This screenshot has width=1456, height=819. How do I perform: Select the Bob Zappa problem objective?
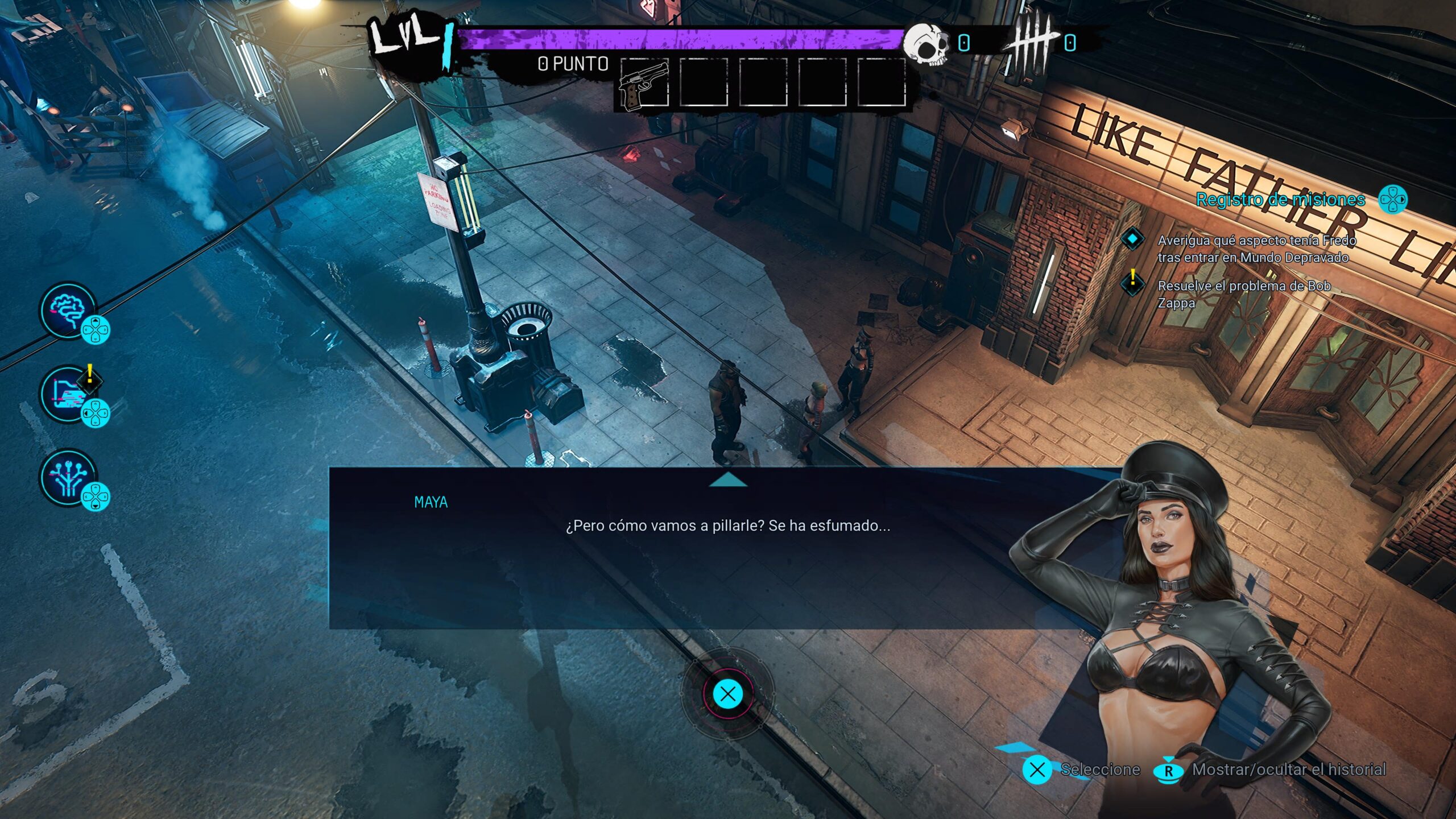coord(1244,294)
